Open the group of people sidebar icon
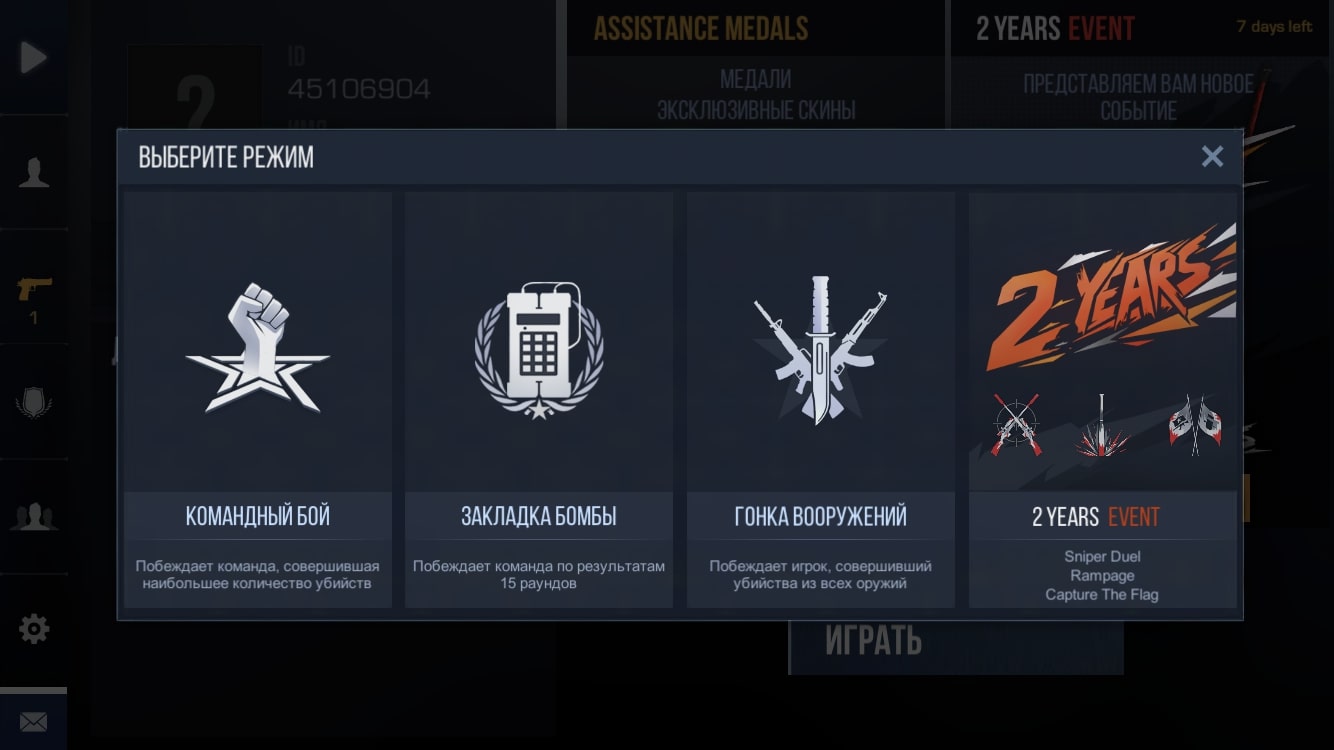The image size is (1334, 750). coord(34,516)
